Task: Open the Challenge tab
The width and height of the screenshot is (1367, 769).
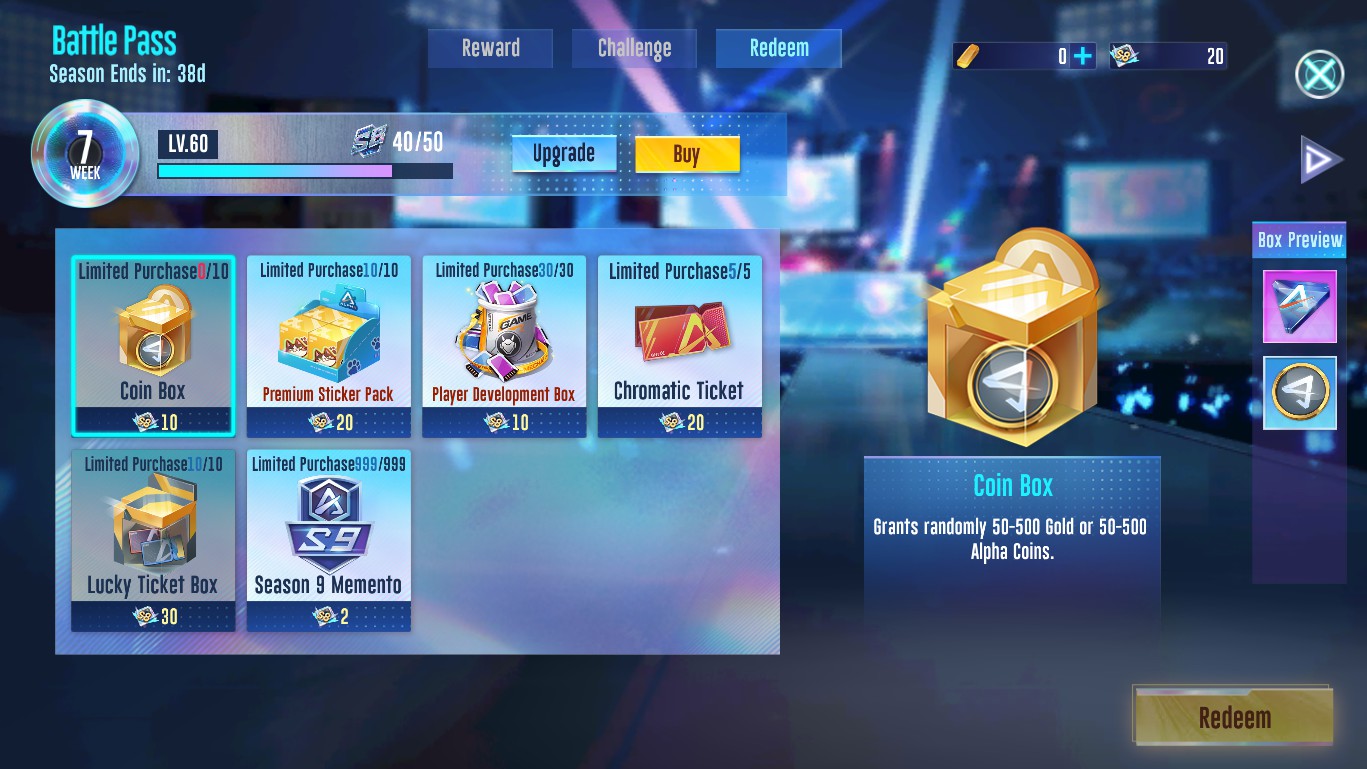Action: click(634, 48)
